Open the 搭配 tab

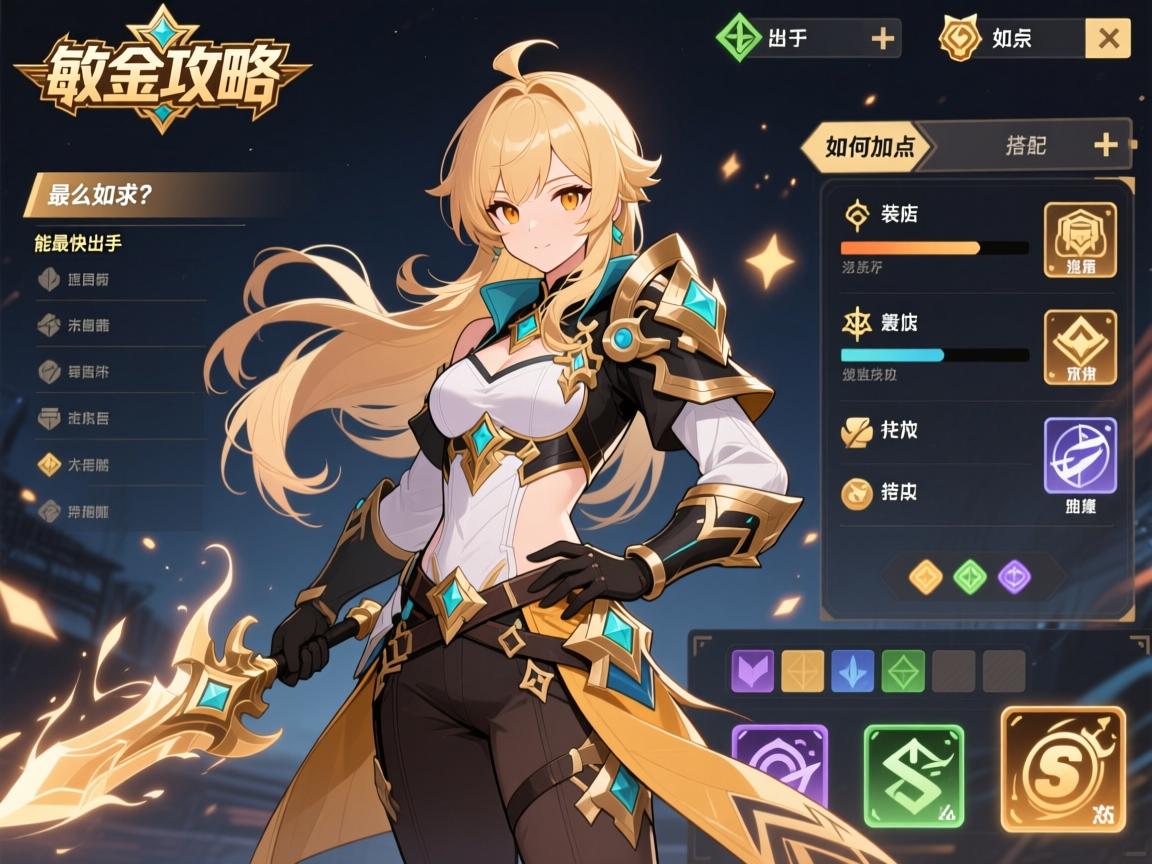(1026, 146)
